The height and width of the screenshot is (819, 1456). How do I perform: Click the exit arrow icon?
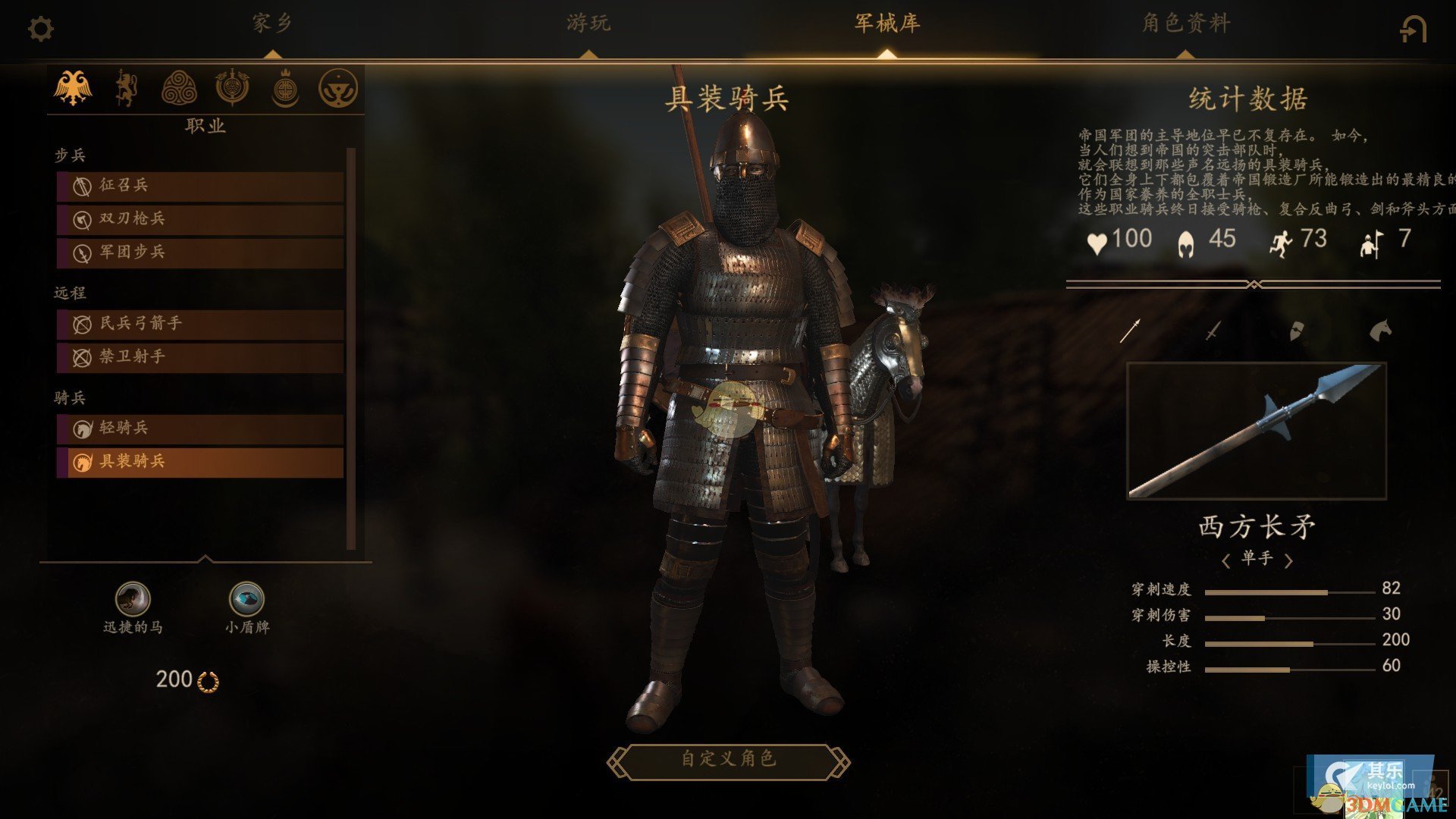pyautogui.click(x=1413, y=30)
